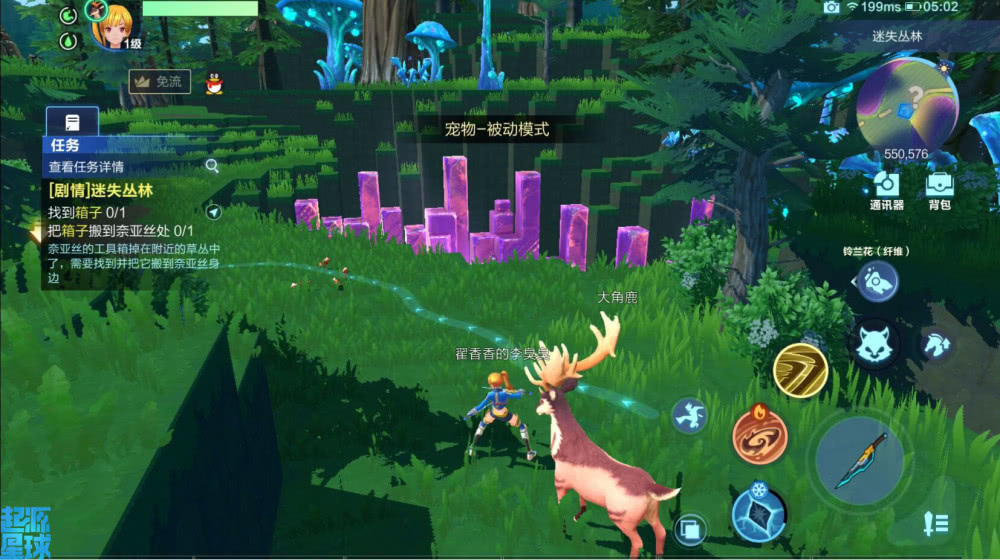The height and width of the screenshot is (560, 1000).
Task: Tap the quest navigation arrow icon
Action: [213, 212]
